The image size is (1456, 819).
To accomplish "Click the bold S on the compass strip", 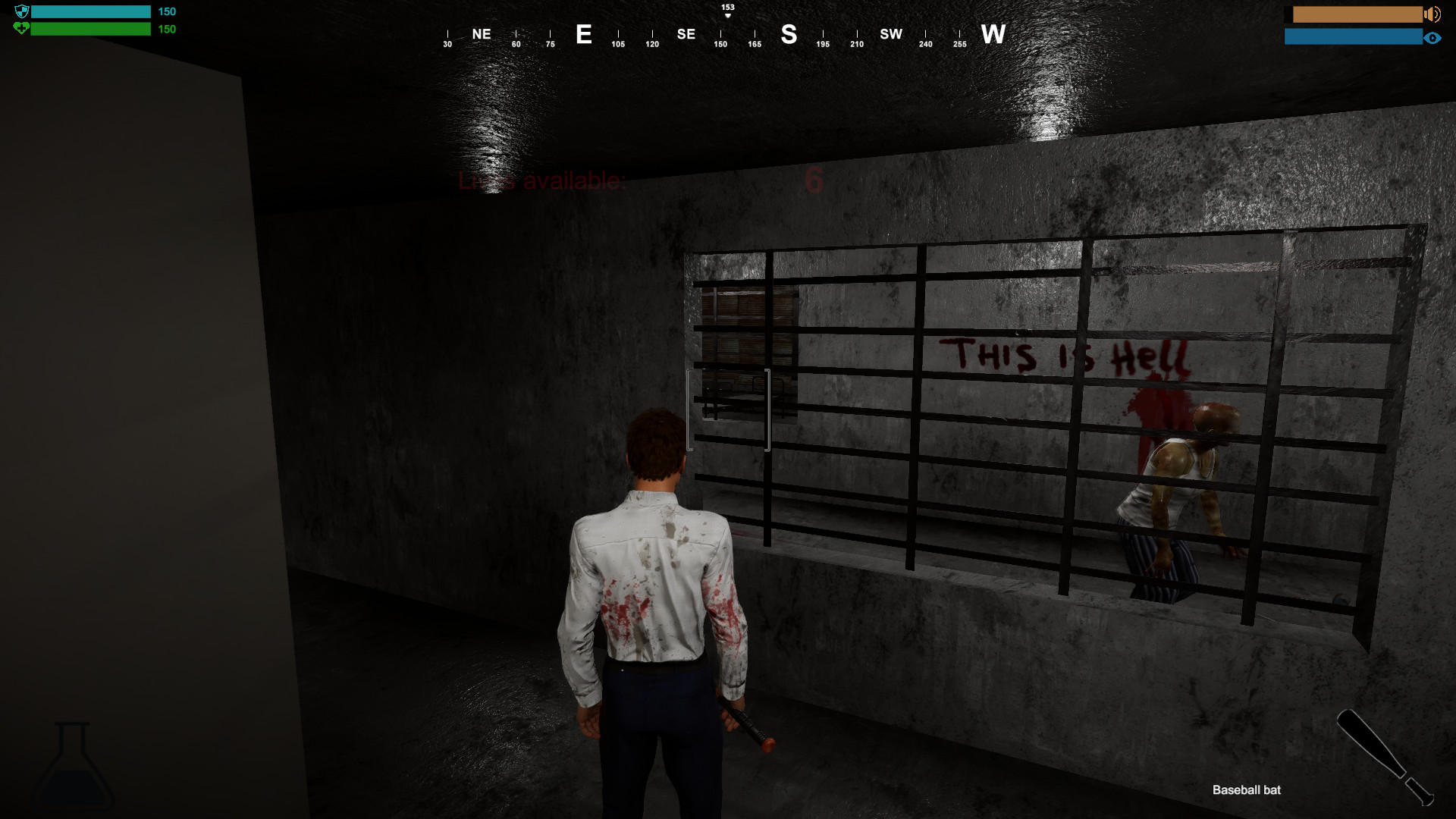I will click(789, 35).
